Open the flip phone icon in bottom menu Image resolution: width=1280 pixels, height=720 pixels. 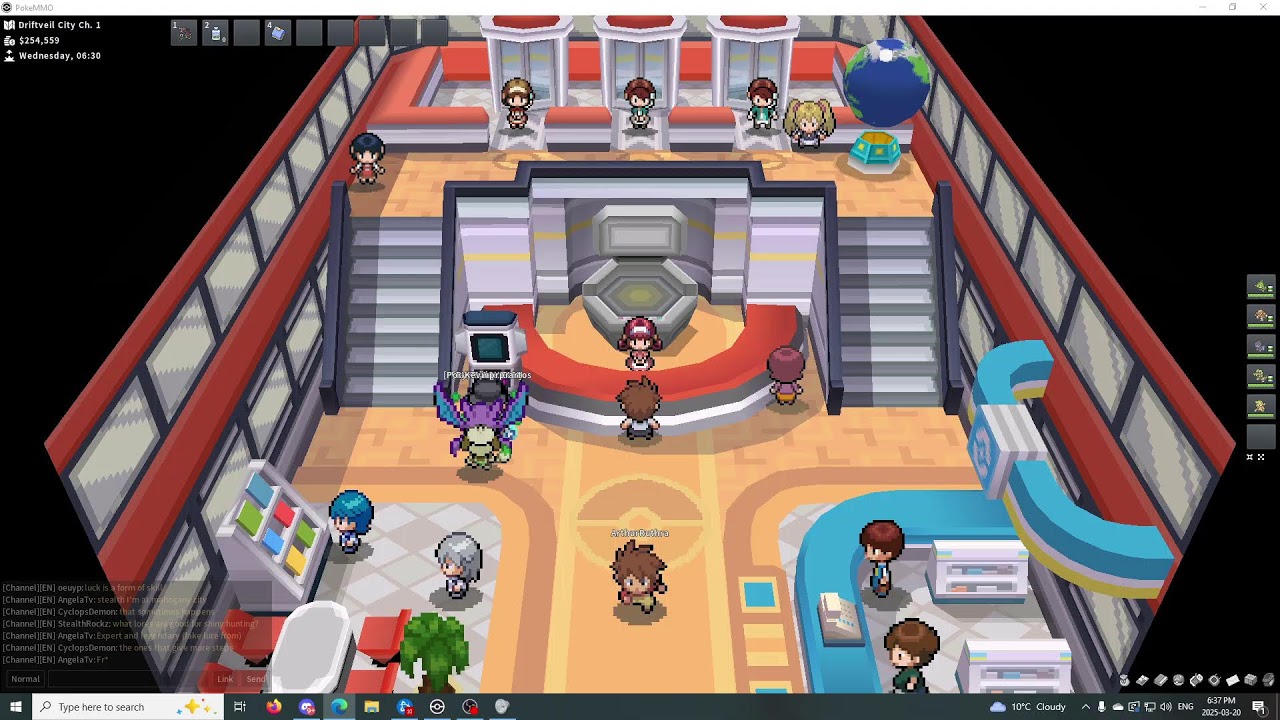[x=1196, y=680]
